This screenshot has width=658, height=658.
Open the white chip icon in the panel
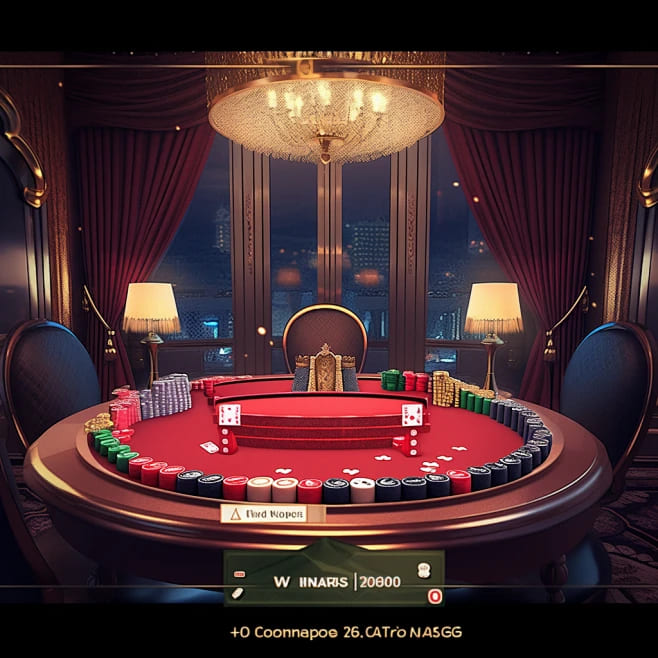click(x=421, y=571)
